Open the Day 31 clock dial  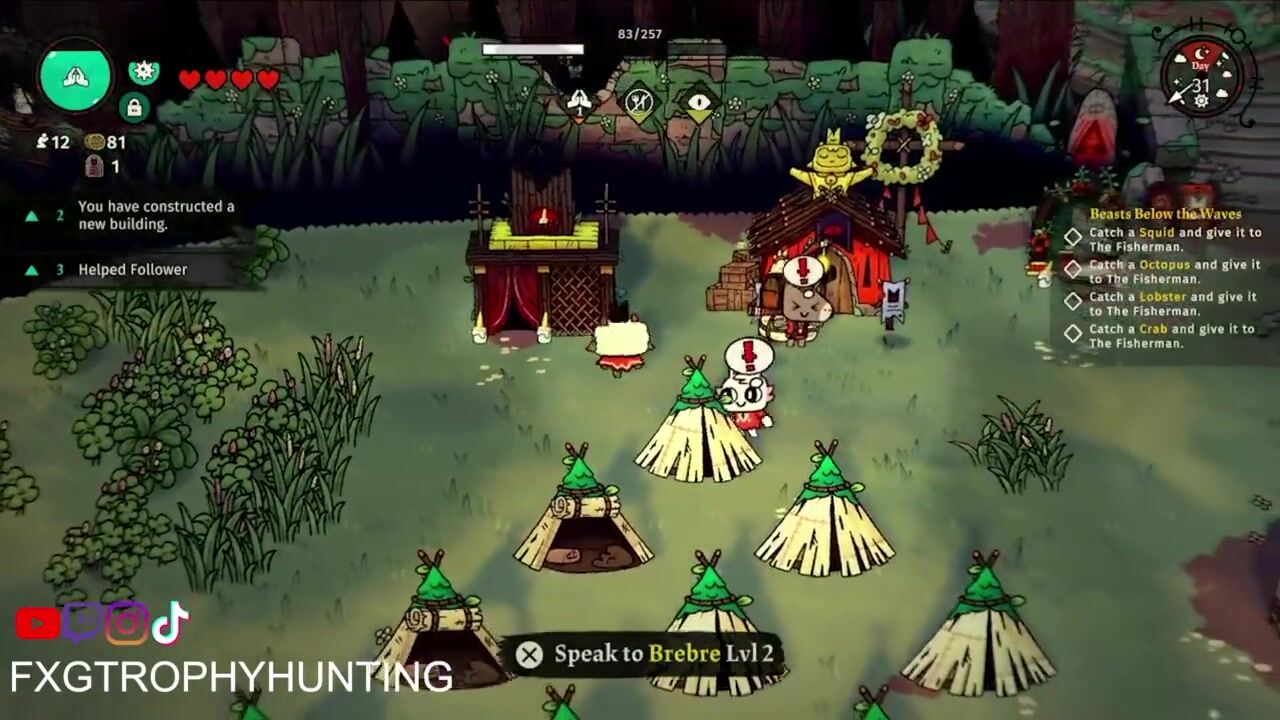click(1203, 76)
